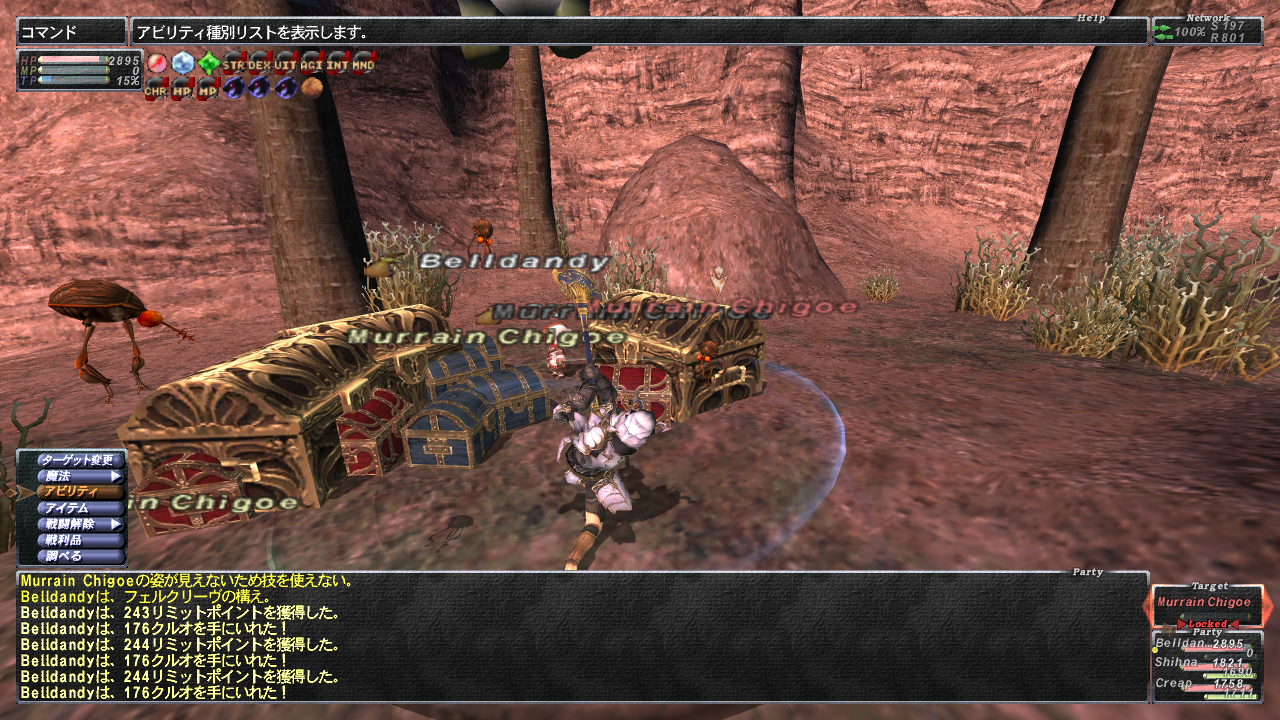The height and width of the screenshot is (720, 1280).
Task: Open the アイテム item list
Action: click(x=77, y=508)
